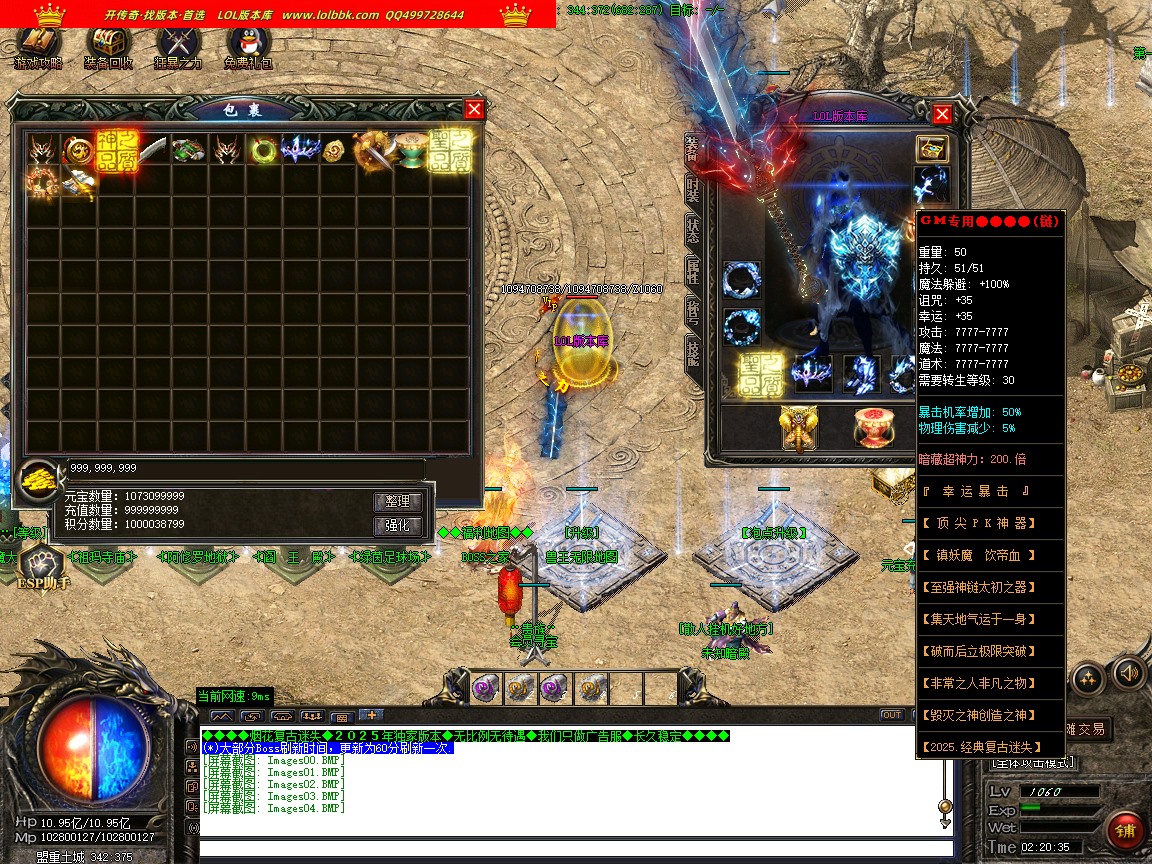
Task: Click the treasure chest icon in character panel
Action: (932, 149)
